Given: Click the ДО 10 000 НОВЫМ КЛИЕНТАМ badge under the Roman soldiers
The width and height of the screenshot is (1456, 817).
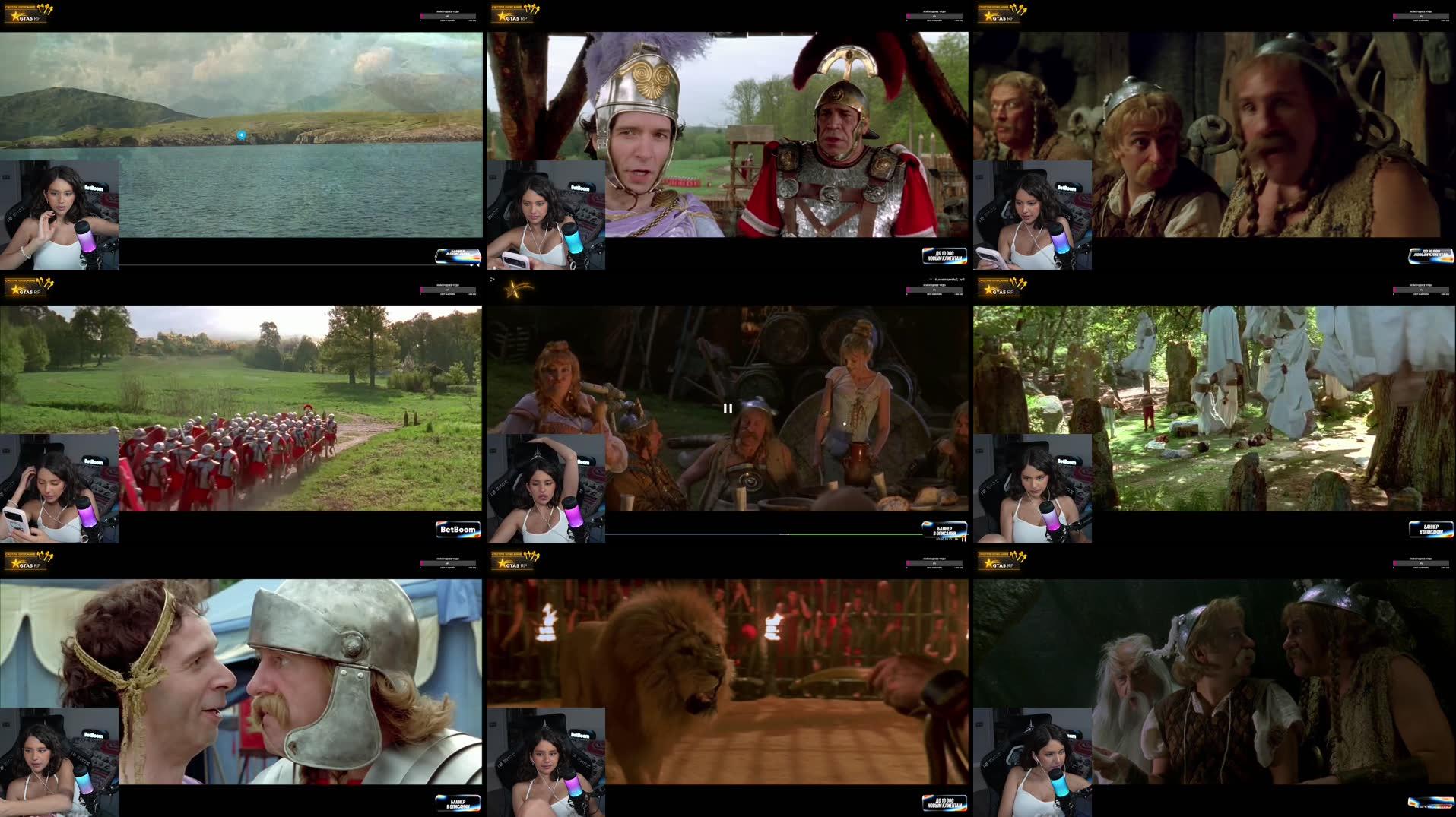Looking at the screenshot, I should click(x=943, y=255).
